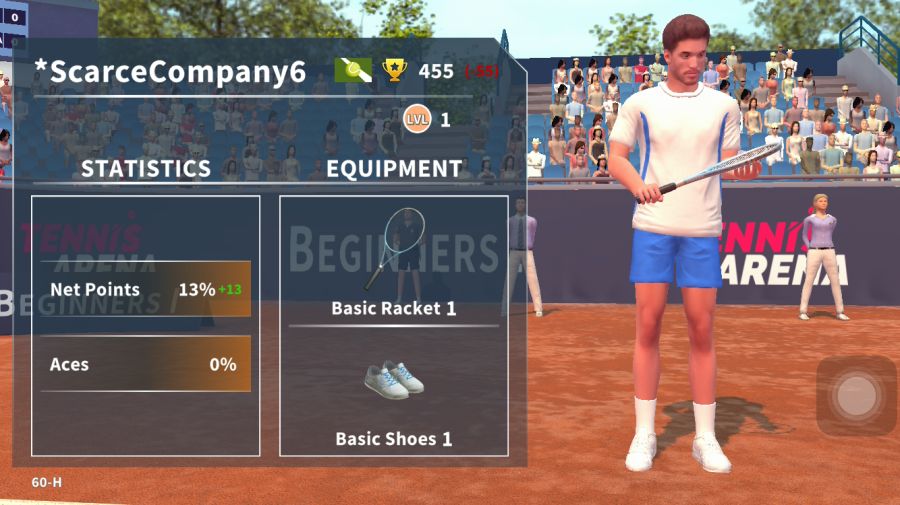Viewport: 900px width, 505px height.
Task: Click the gold trophy icon
Action: coord(395,71)
